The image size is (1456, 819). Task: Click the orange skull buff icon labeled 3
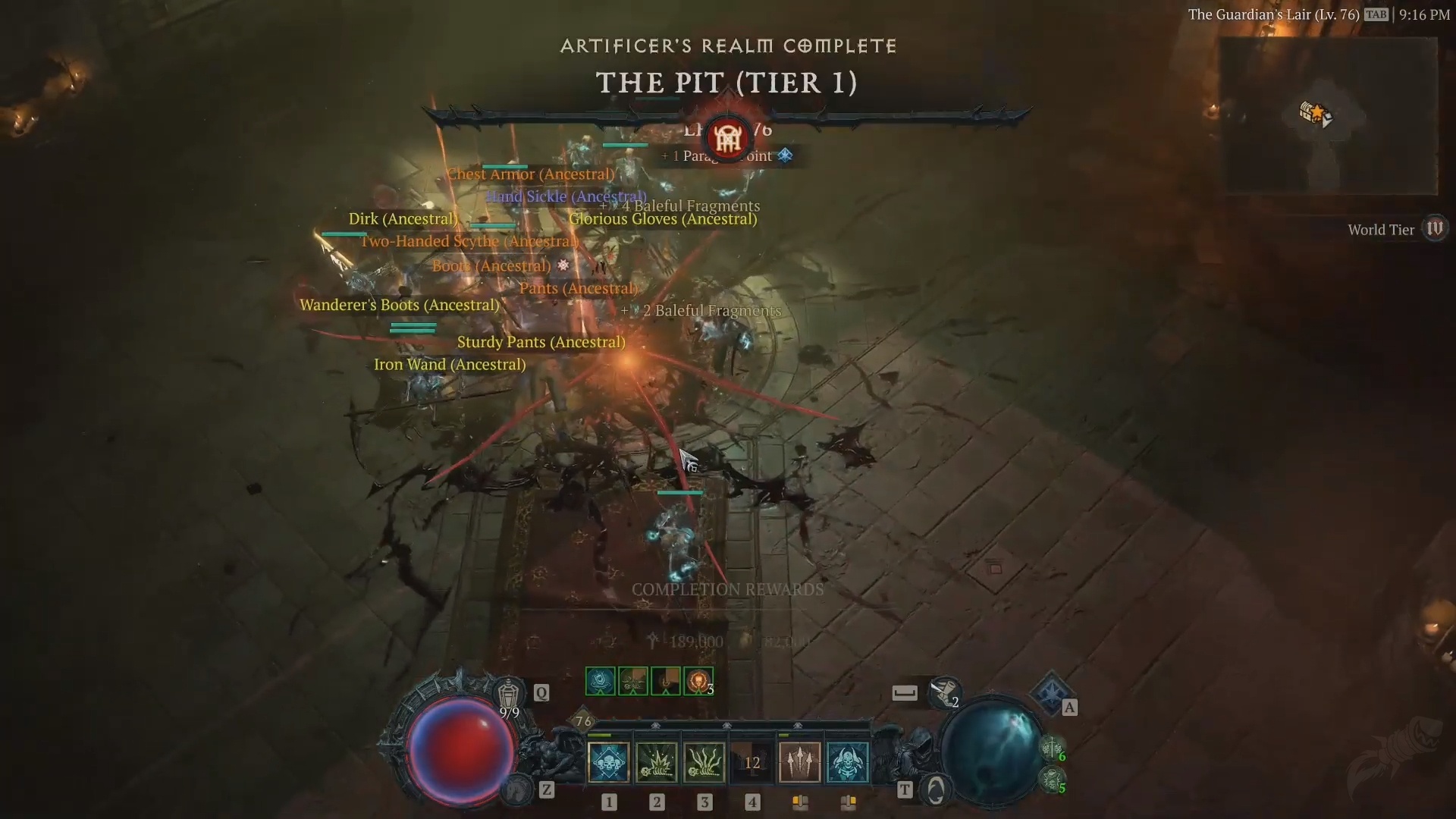[x=698, y=681]
